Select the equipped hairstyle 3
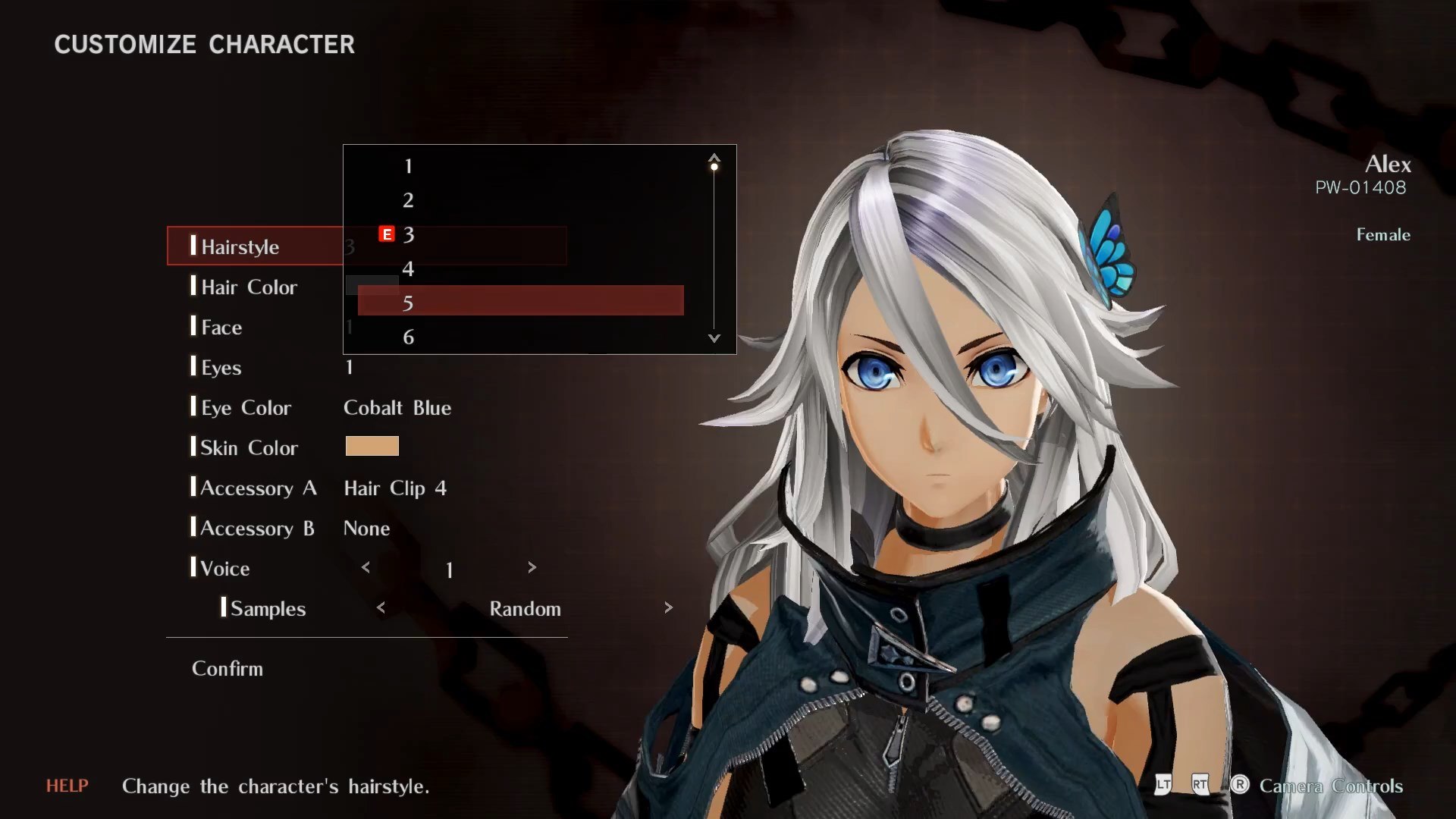This screenshot has height=819, width=1456. (x=408, y=234)
